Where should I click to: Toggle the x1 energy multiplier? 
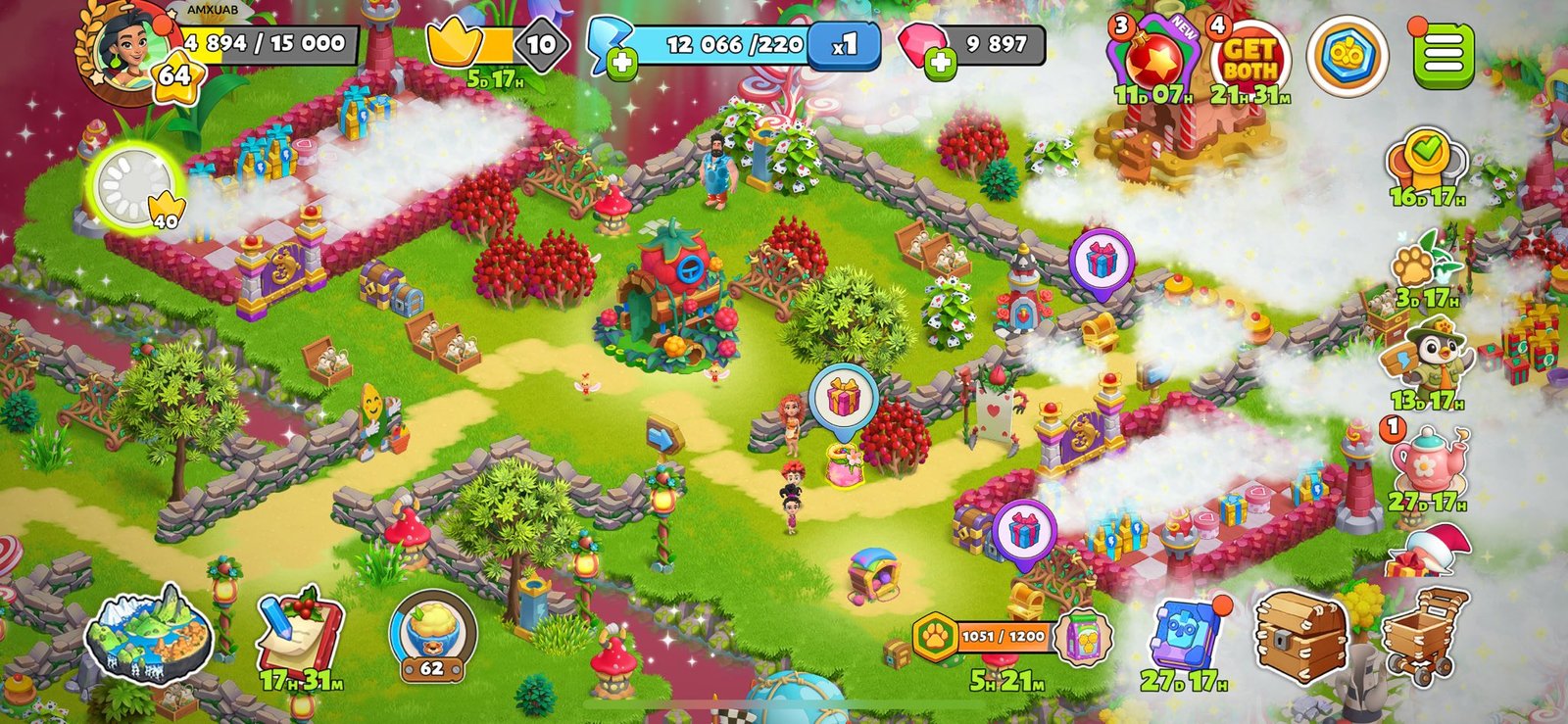pyautogui.click(x=844, y=45)
